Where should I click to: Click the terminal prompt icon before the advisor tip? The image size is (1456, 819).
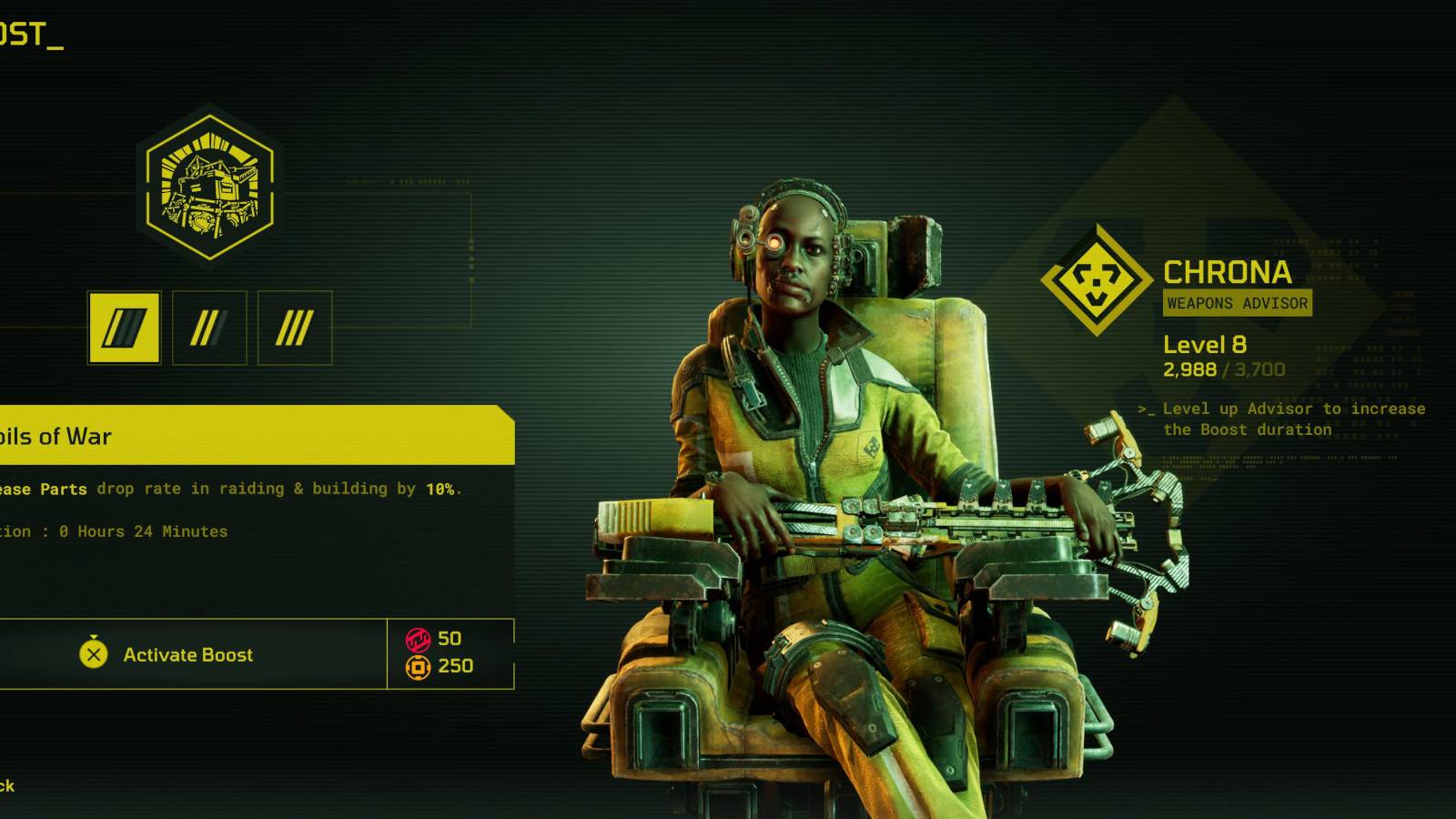[x=1147, y=409]
